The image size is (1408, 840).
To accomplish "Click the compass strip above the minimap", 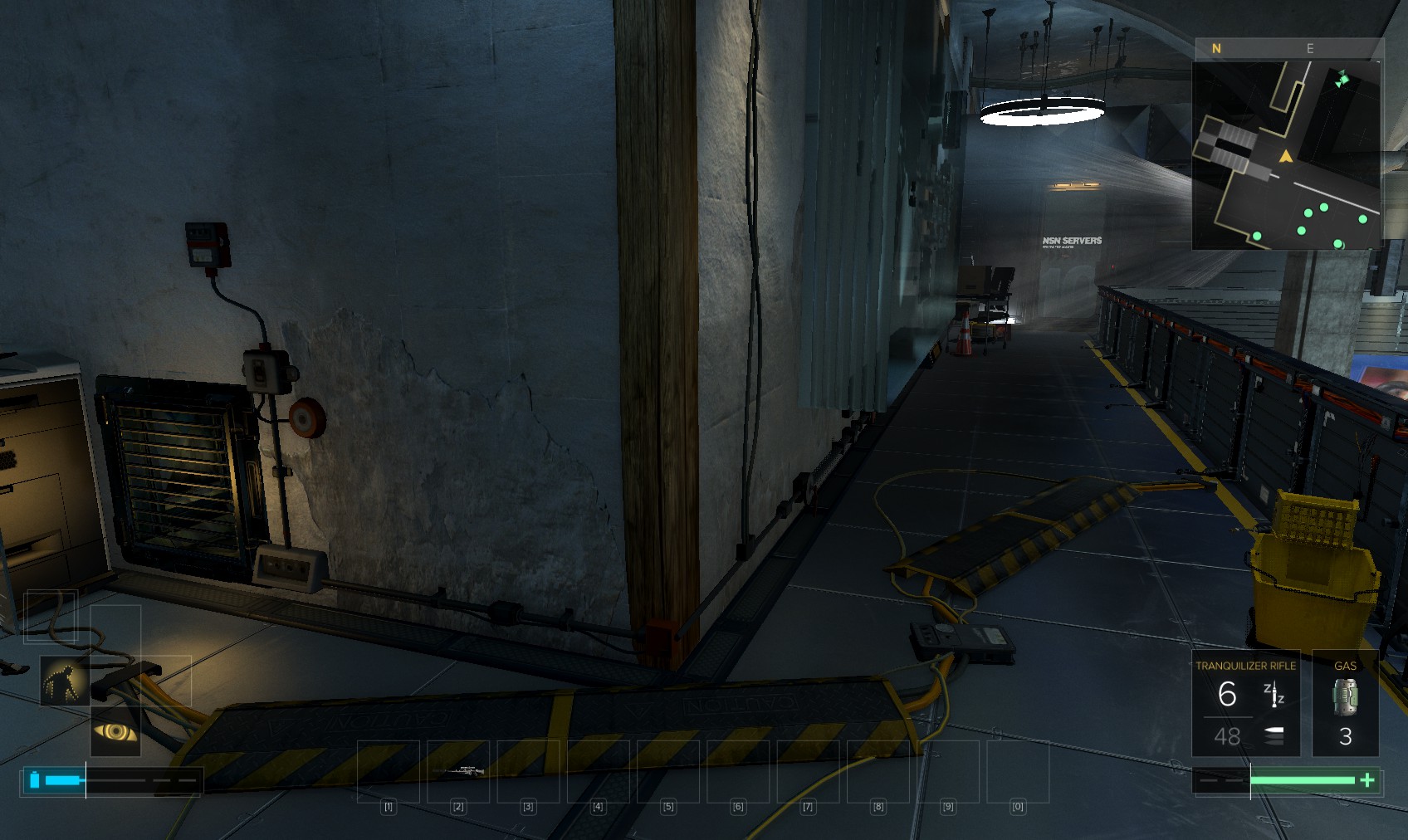I will pos(1286,49).
